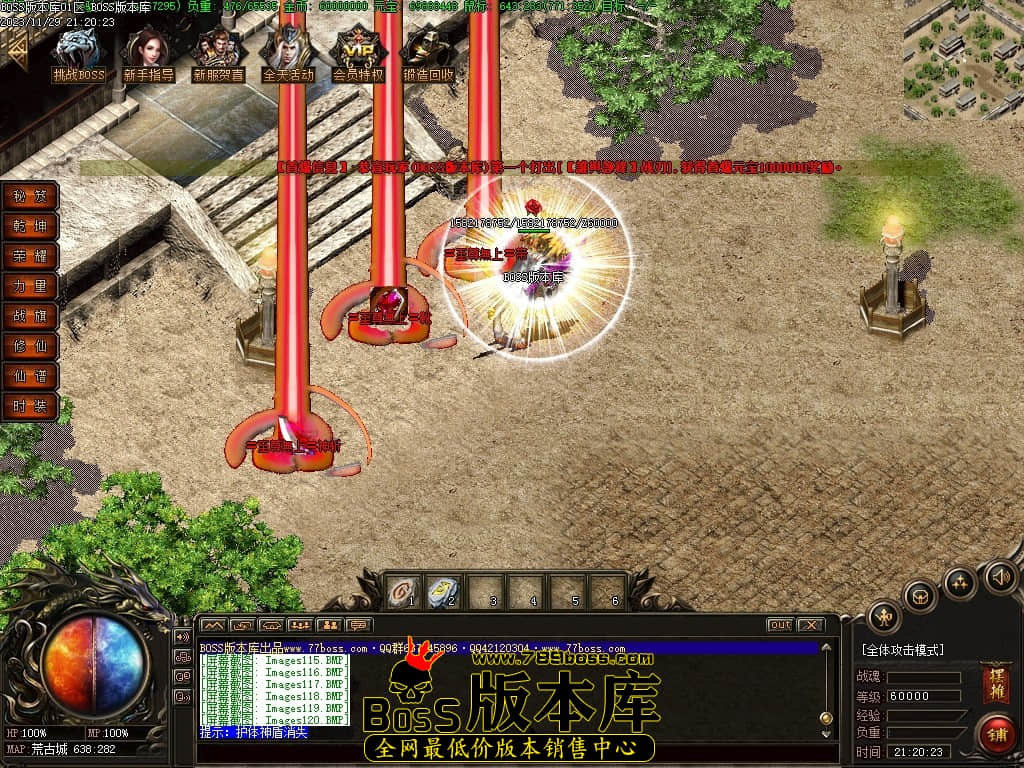Use the item in hotbar slot 2
The height and width of the screenshot is (768, 1024).
point(444,592)
